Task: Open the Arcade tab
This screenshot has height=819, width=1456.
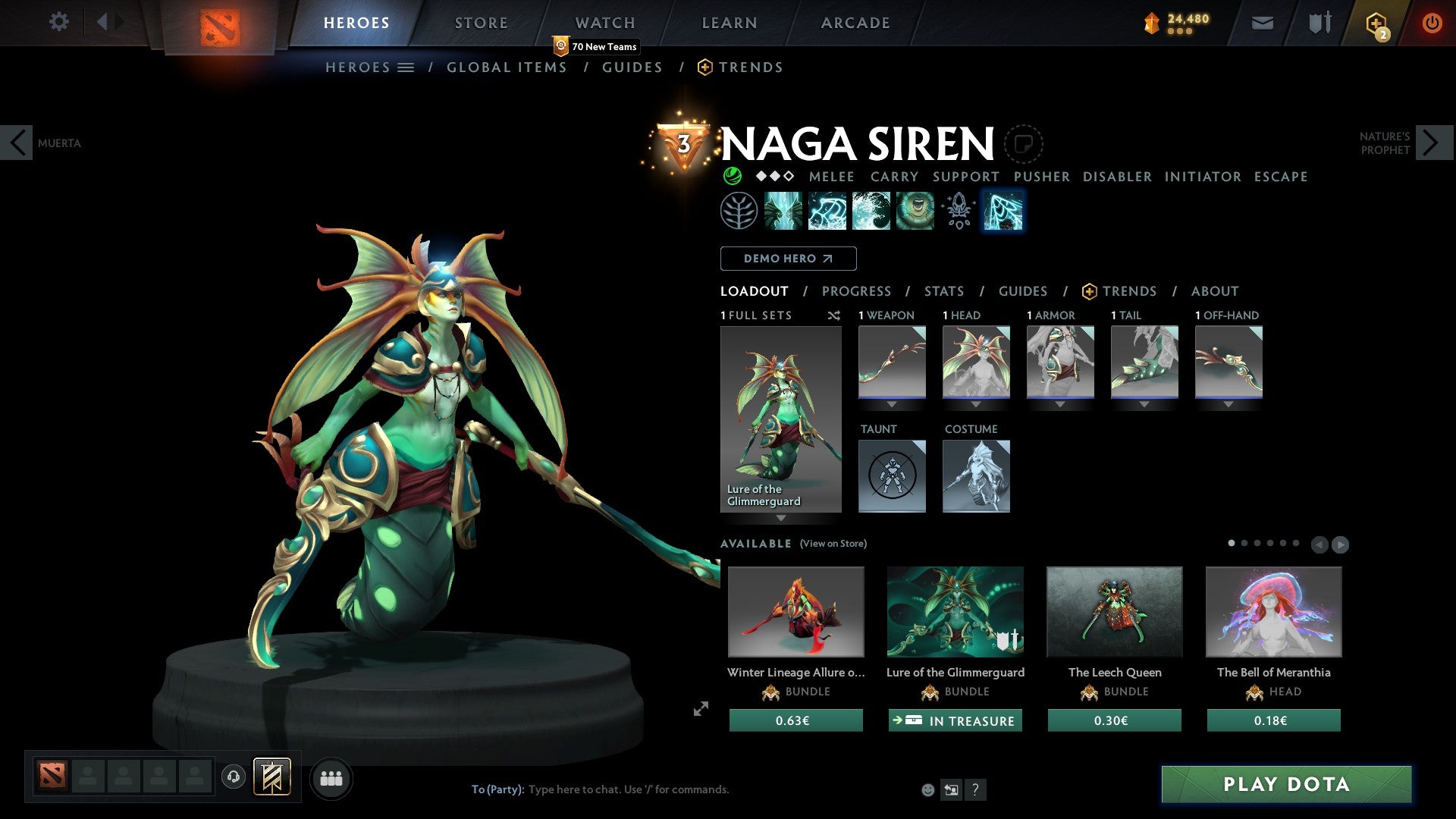Action: [x=855, y=23]
